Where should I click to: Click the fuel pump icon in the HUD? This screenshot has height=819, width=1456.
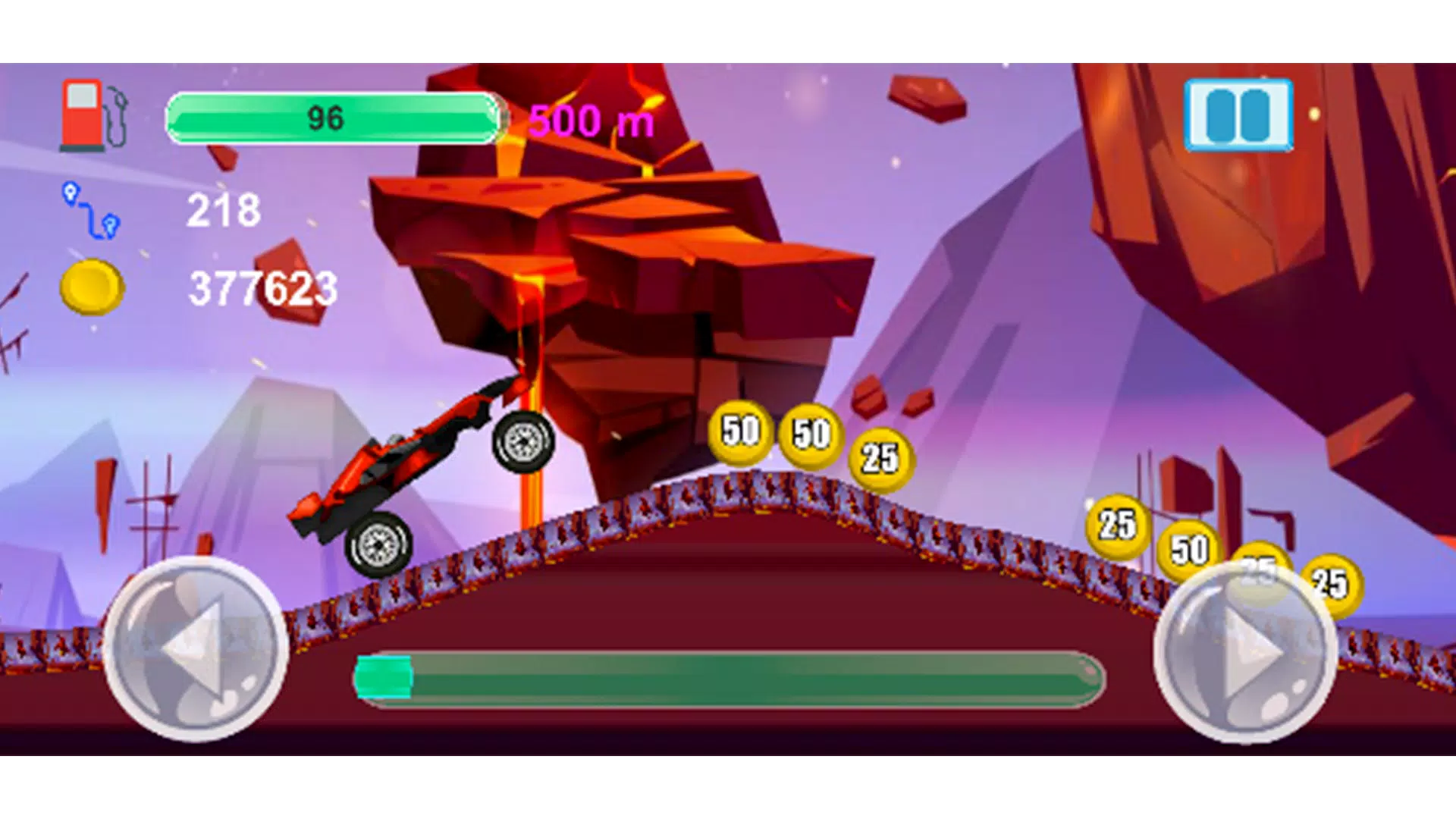coord(91,114)
